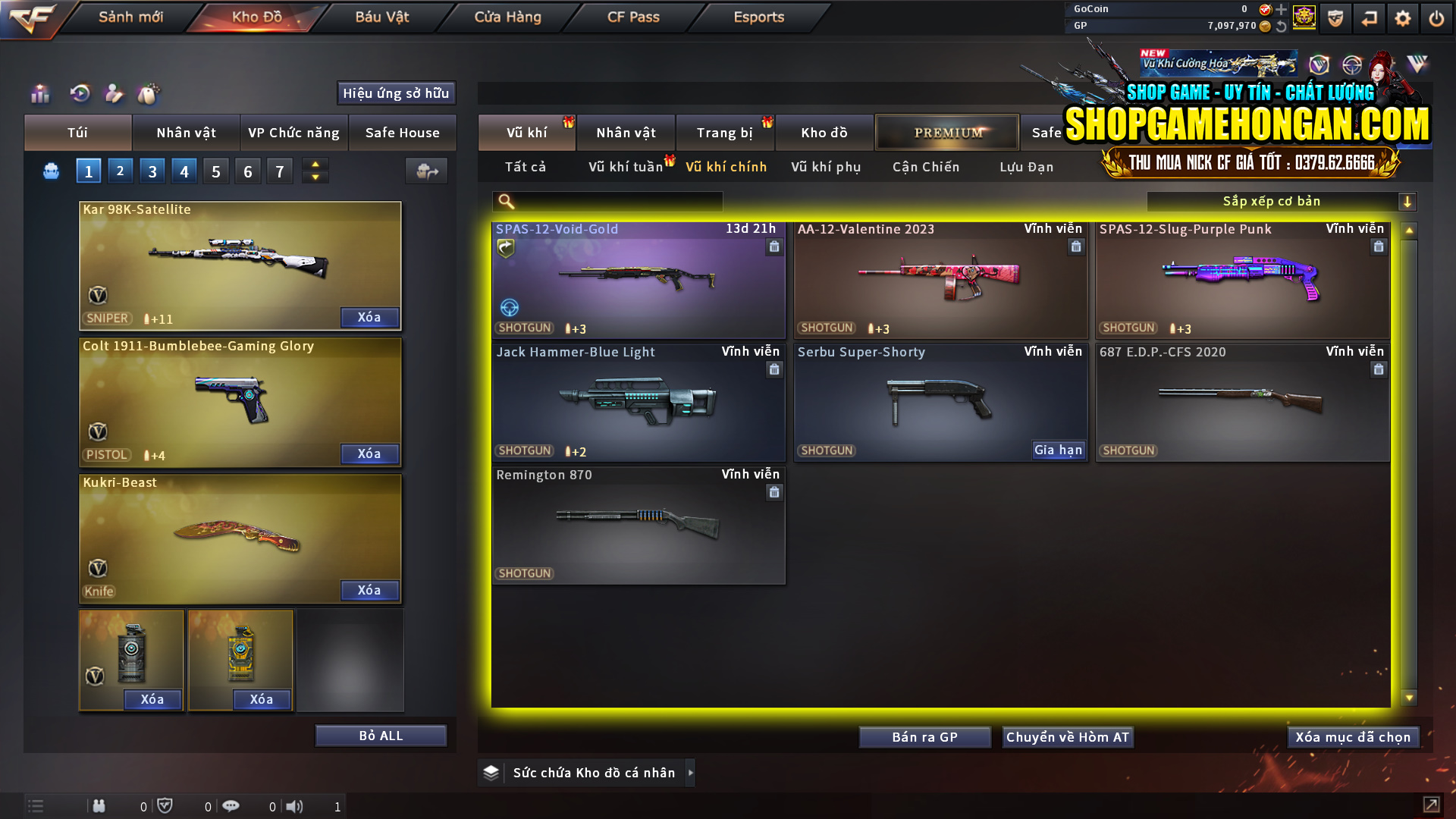Select bag slot number 7
The height and width of the screenshot is (819, 1456).
pos(279,171)
